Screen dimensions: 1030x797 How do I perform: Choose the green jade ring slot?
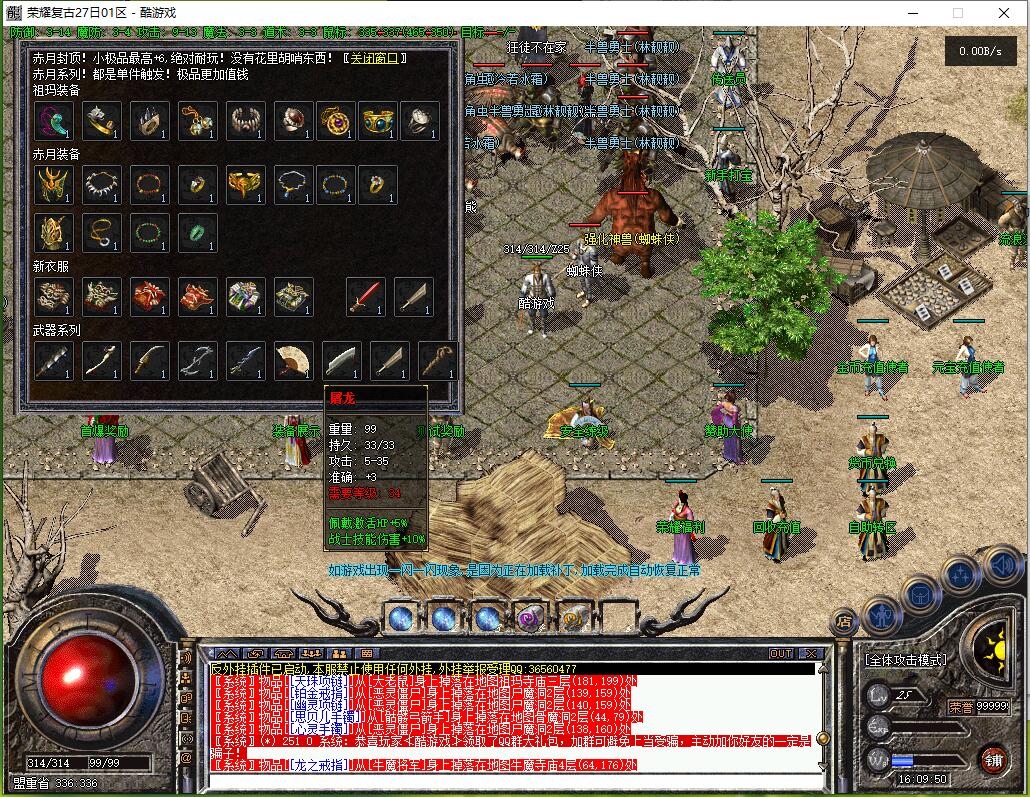click(198, 233)
